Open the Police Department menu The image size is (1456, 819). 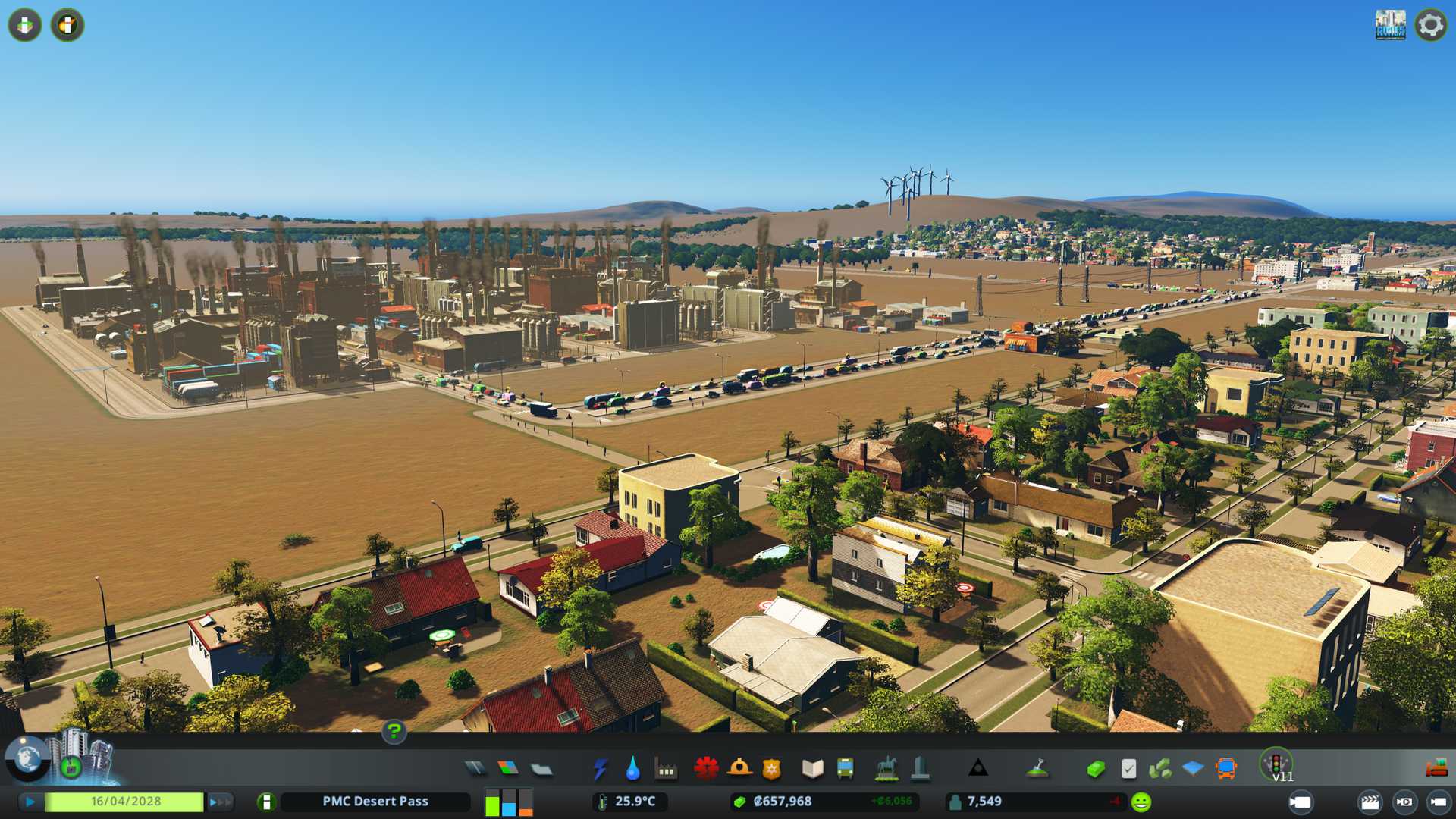771,769
